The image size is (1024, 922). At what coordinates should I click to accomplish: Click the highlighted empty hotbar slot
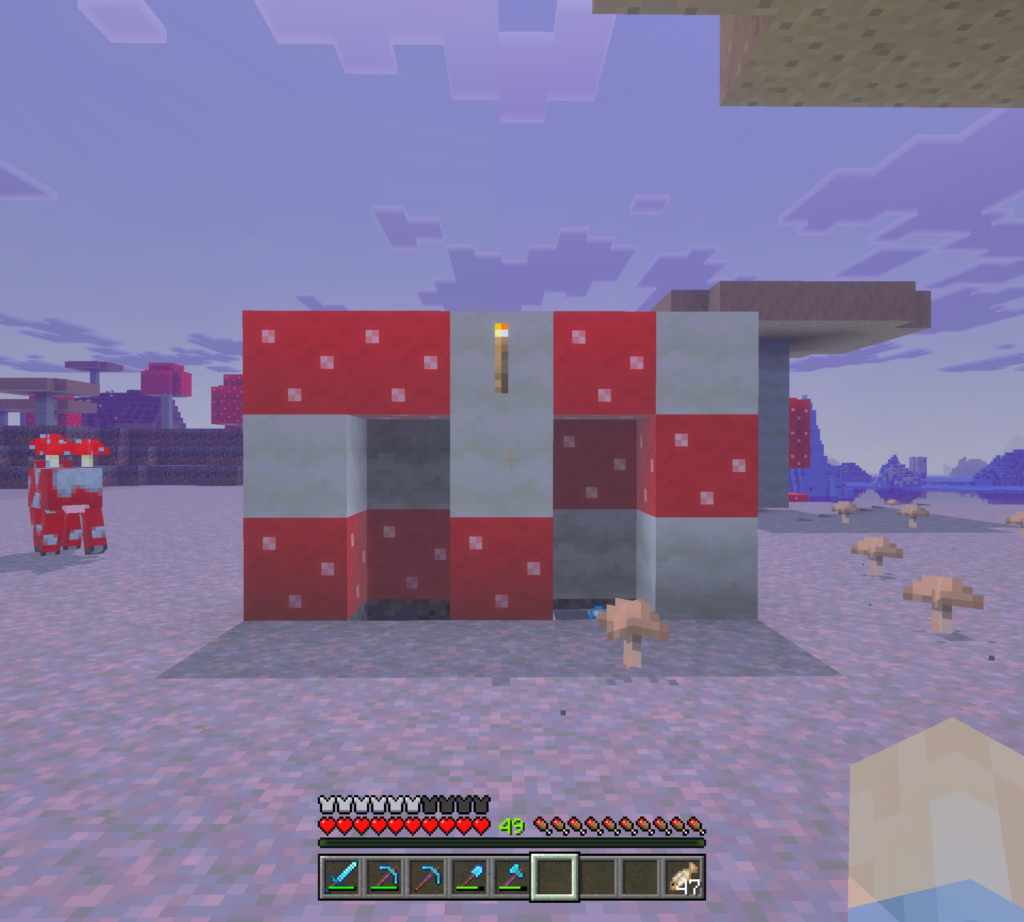tap(555, 877)
